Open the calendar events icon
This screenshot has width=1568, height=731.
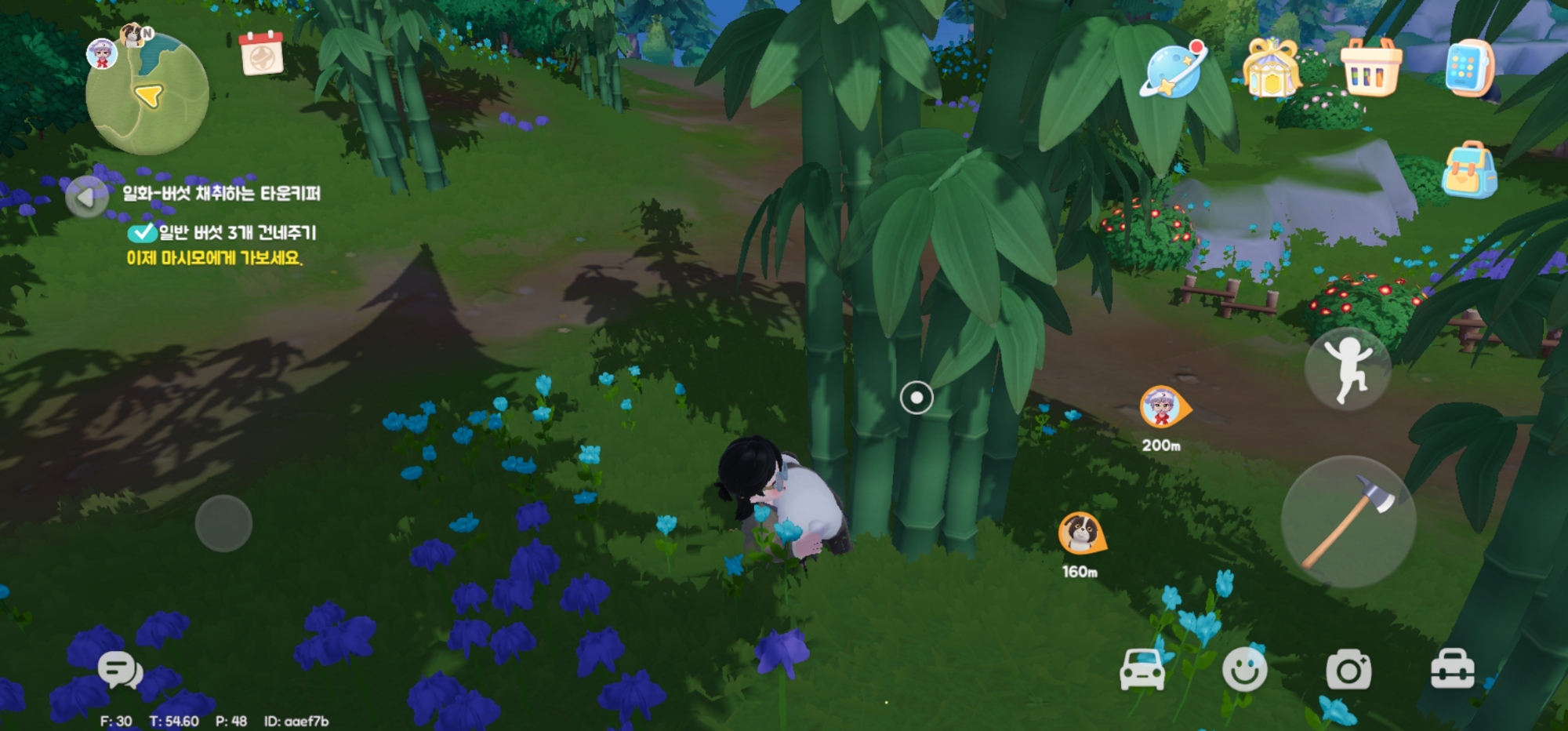point(262,53)
